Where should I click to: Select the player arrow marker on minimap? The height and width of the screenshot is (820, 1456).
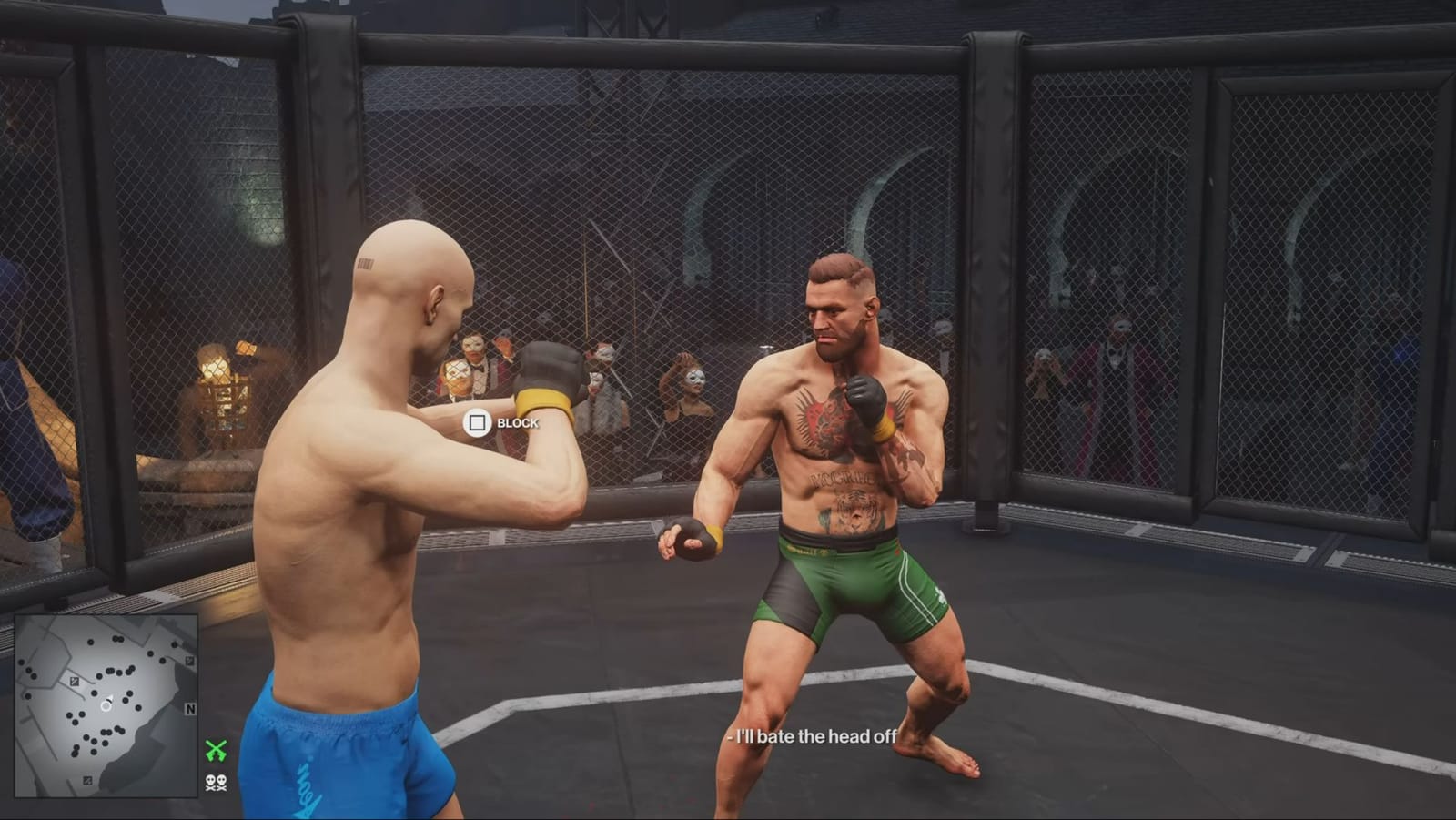point(106,705)
